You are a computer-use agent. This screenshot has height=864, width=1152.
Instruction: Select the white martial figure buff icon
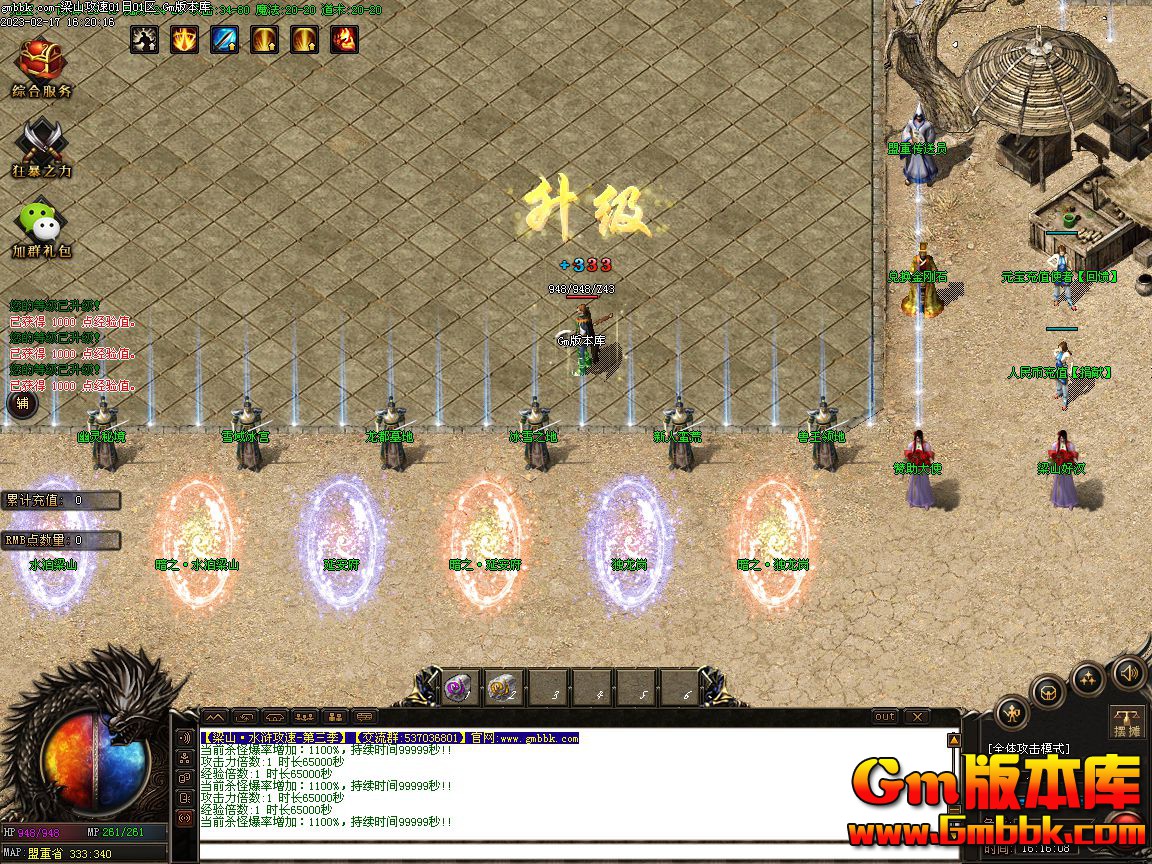(x=144, y=39)
